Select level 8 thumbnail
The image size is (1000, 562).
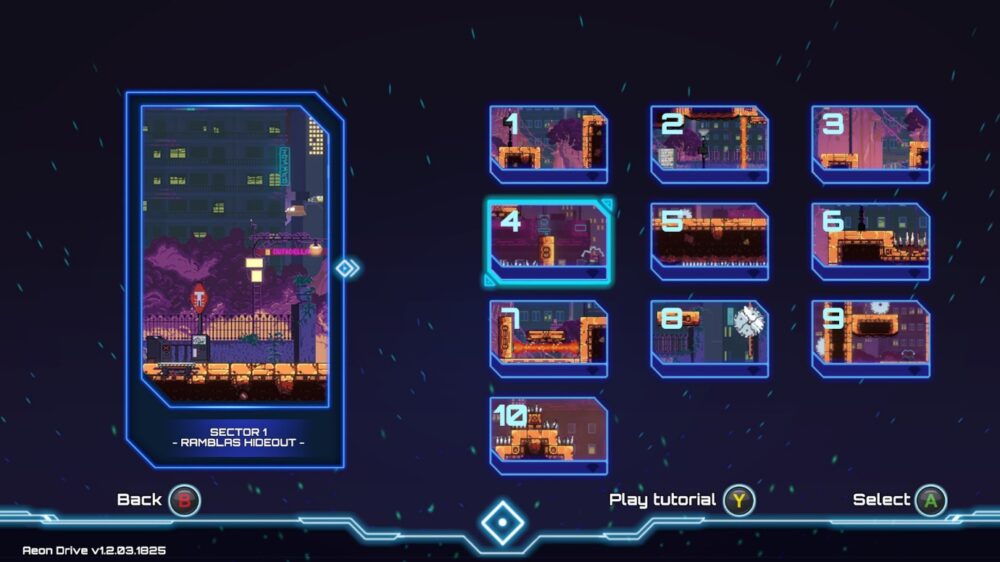point(709,338)
